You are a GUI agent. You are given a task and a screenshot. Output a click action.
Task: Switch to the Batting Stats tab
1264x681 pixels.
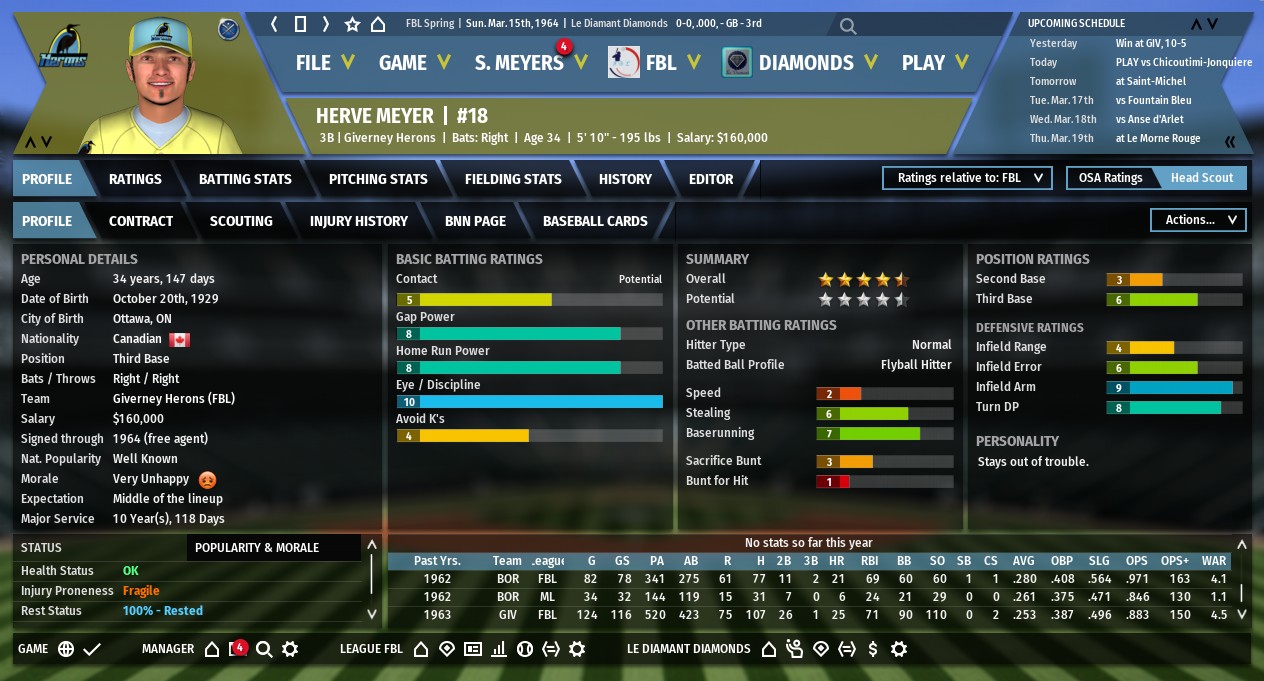click(x=245, y=179)
